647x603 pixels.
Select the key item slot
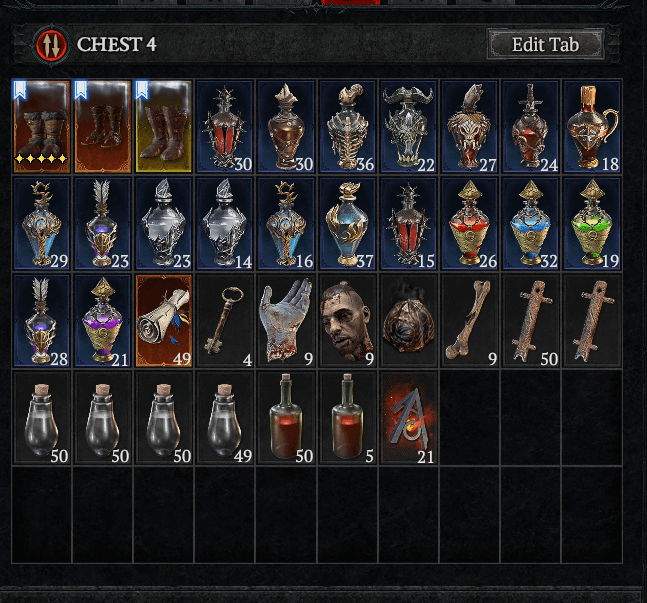pyautogui.click(x=225, y=320)
